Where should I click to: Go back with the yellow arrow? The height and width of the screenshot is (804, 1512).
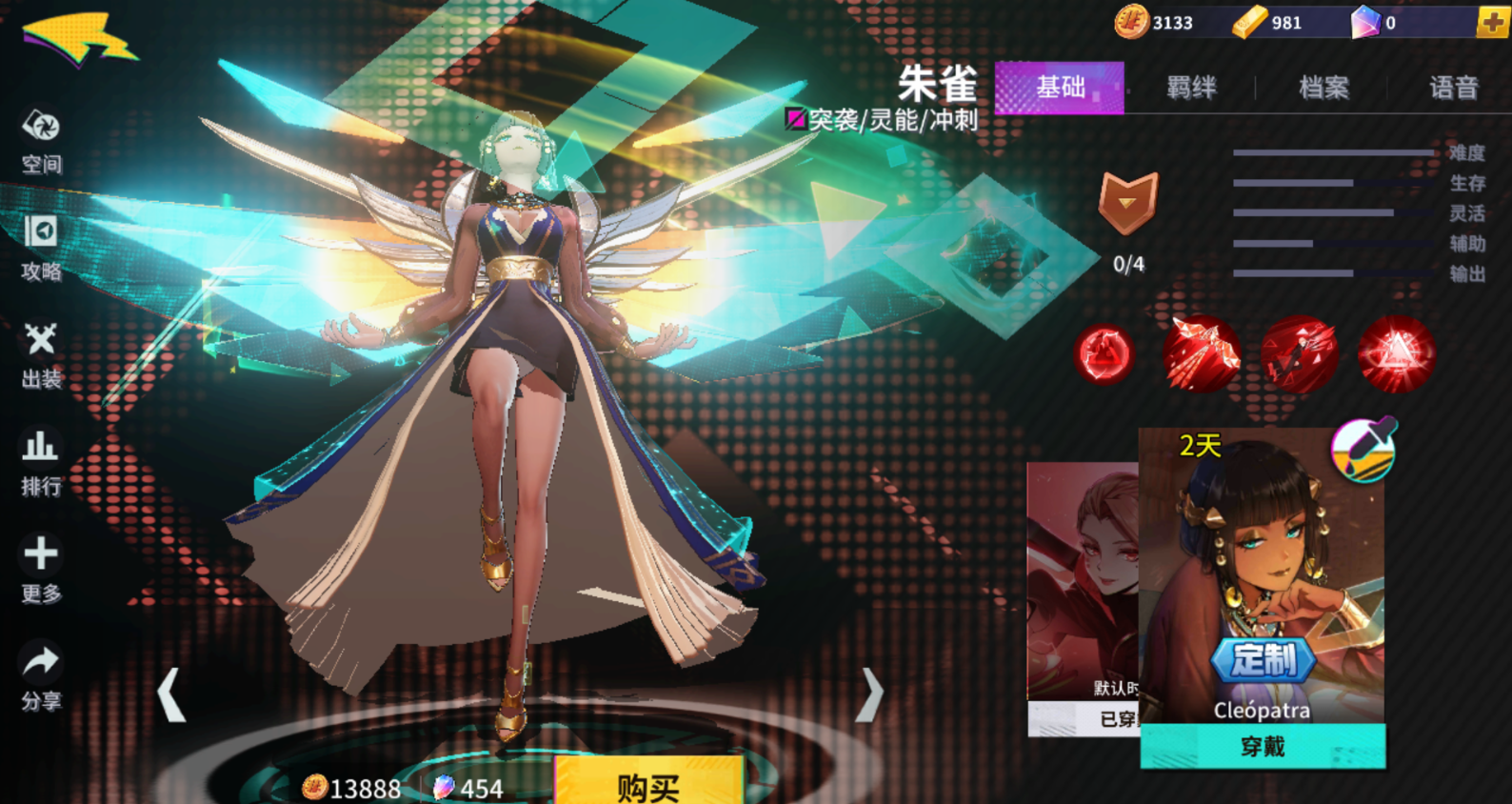pos(78,41)
